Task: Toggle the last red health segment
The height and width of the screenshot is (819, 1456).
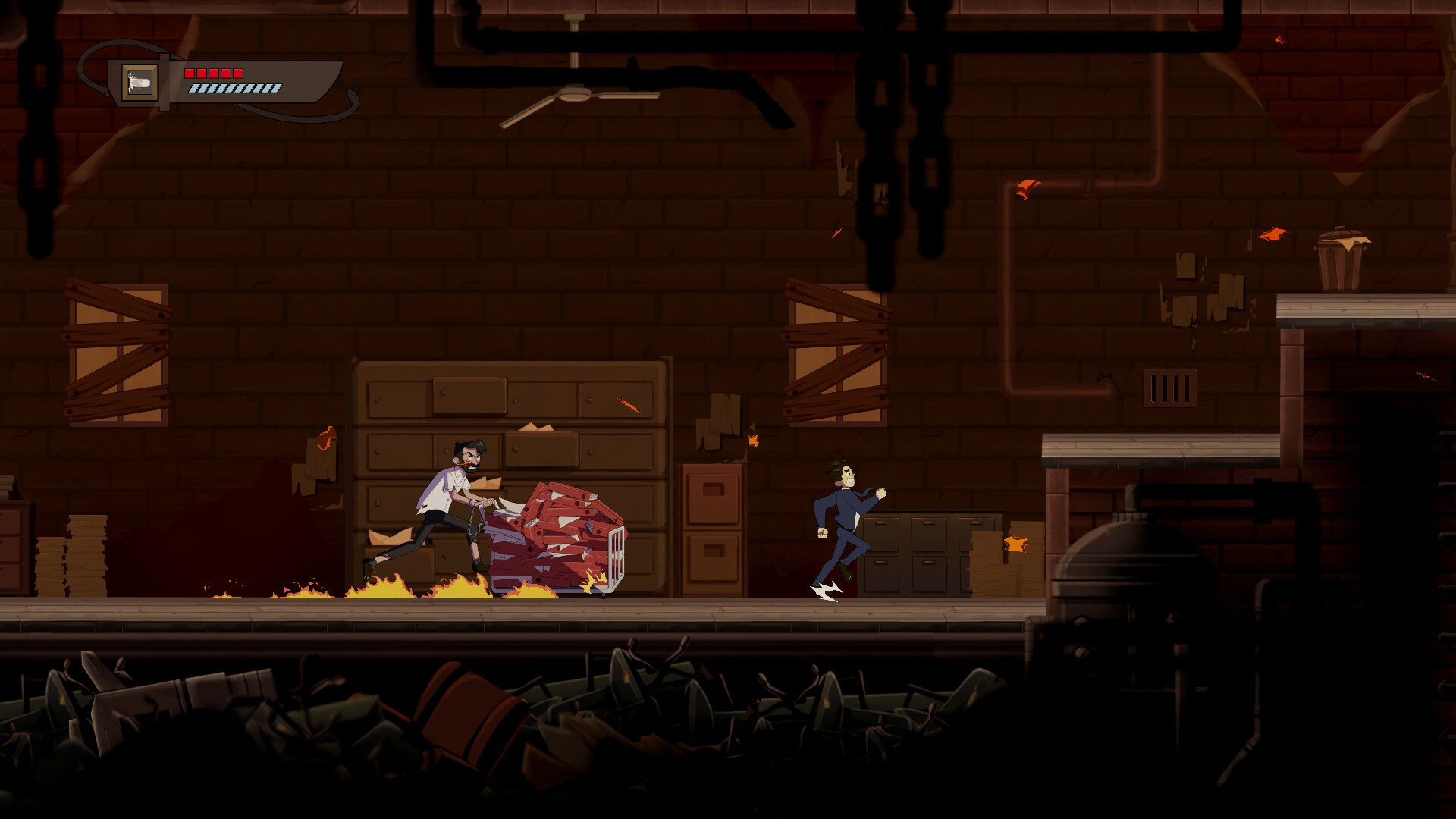Action: [237, 74]
